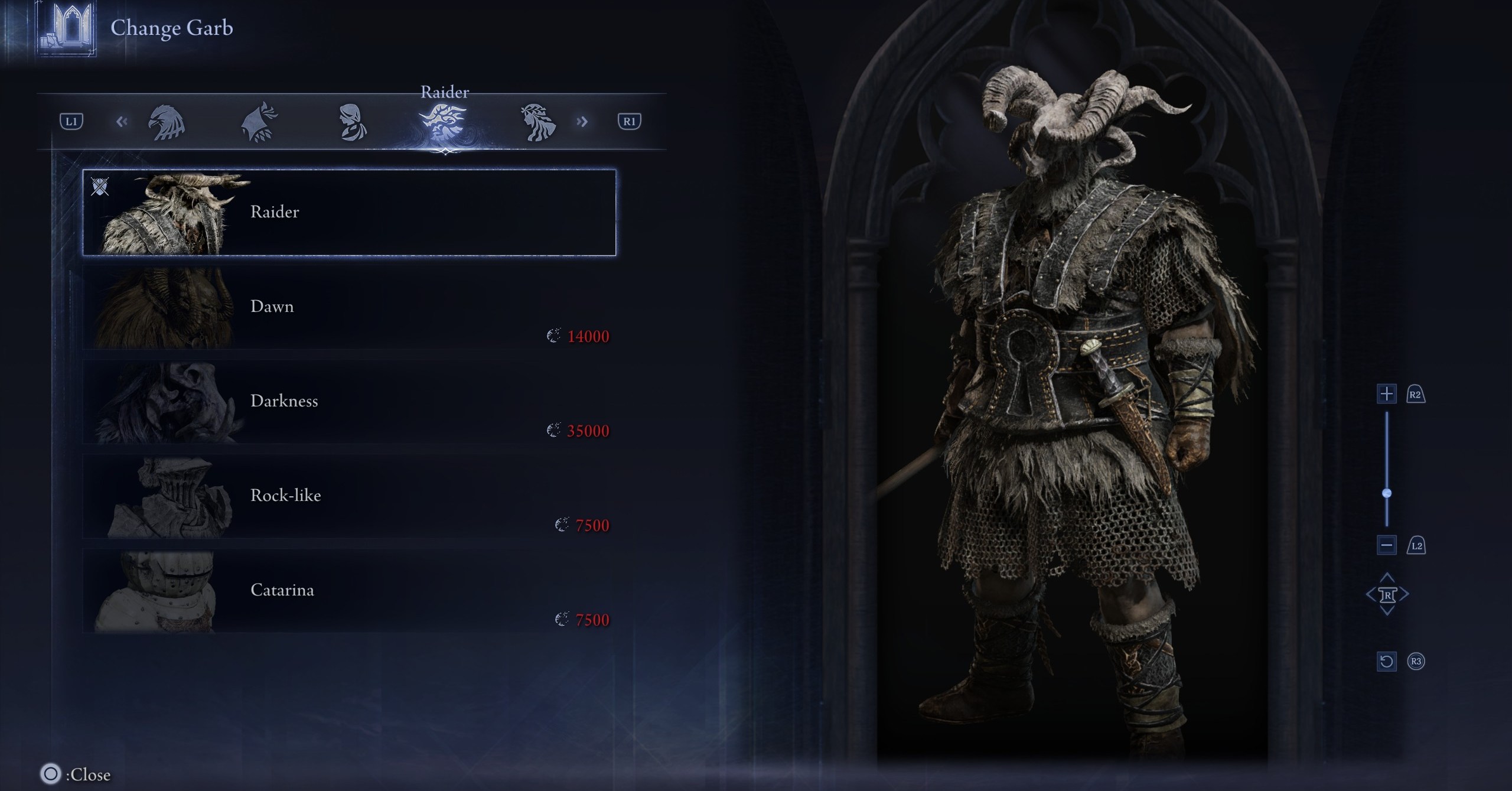Select the highlighted Raider character tab

pos(444,123)
